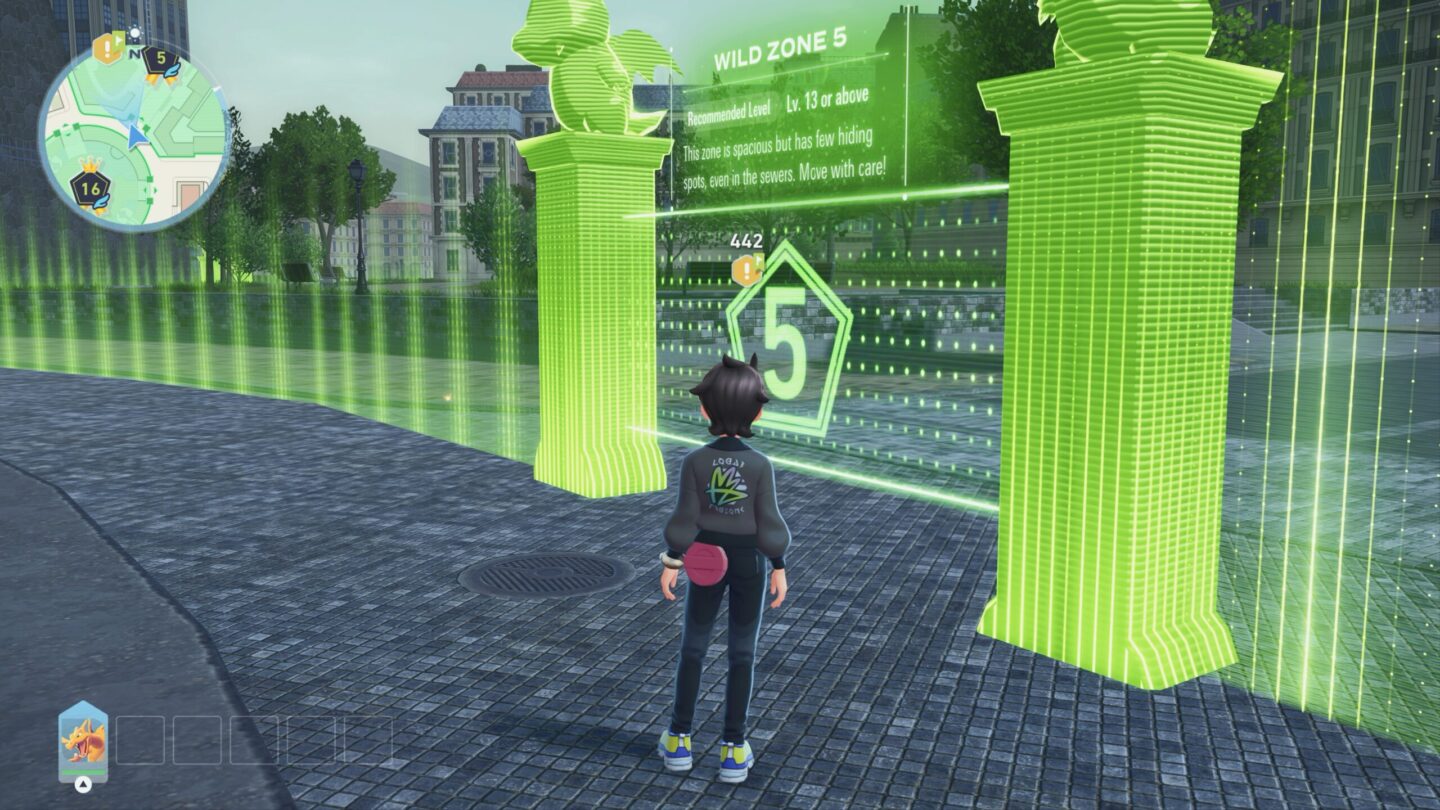
Task: Select the sun weather icon above the minimap
Action: coord(136,33)
